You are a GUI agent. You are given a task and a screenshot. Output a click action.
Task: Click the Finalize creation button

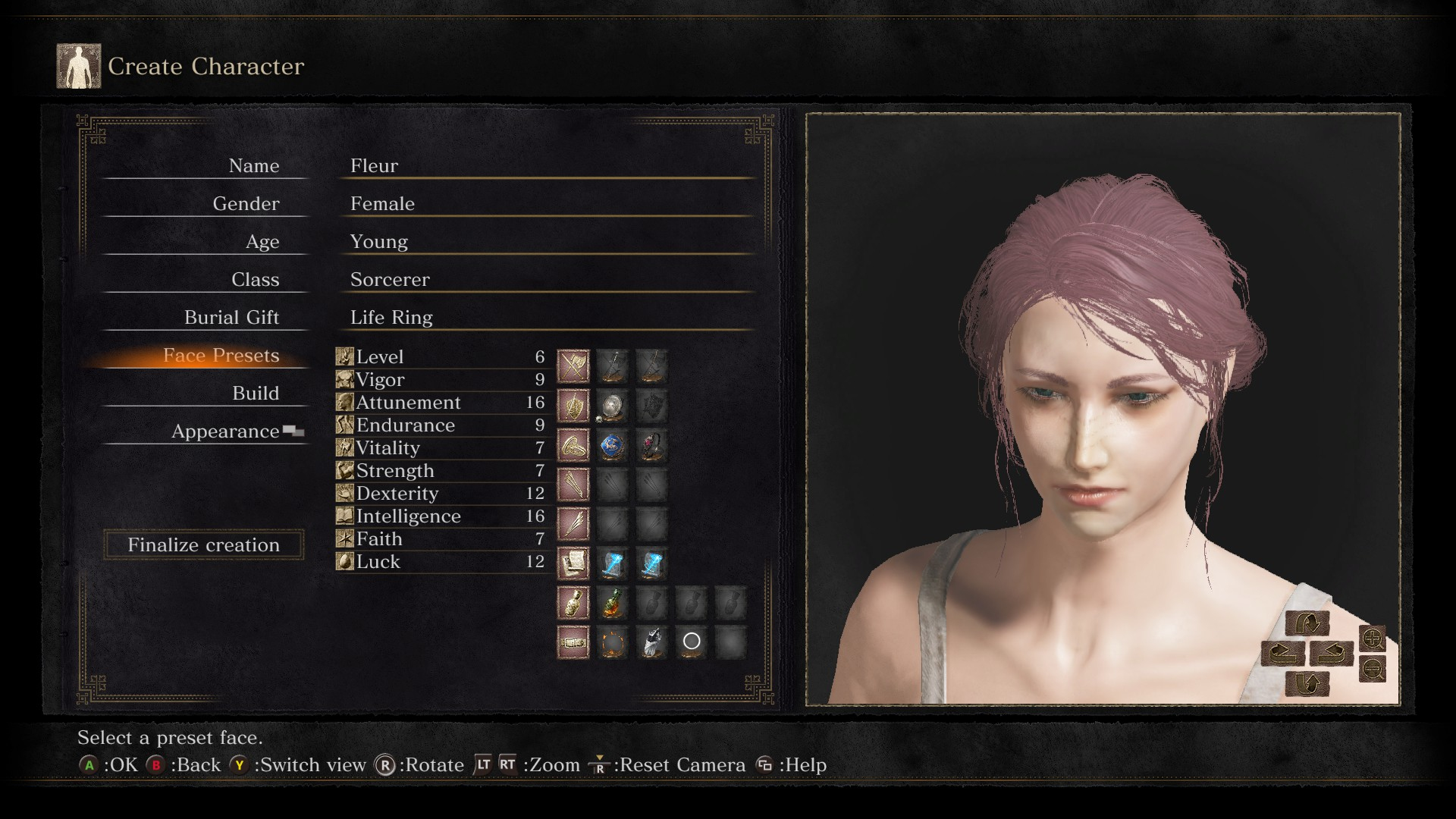203,544
